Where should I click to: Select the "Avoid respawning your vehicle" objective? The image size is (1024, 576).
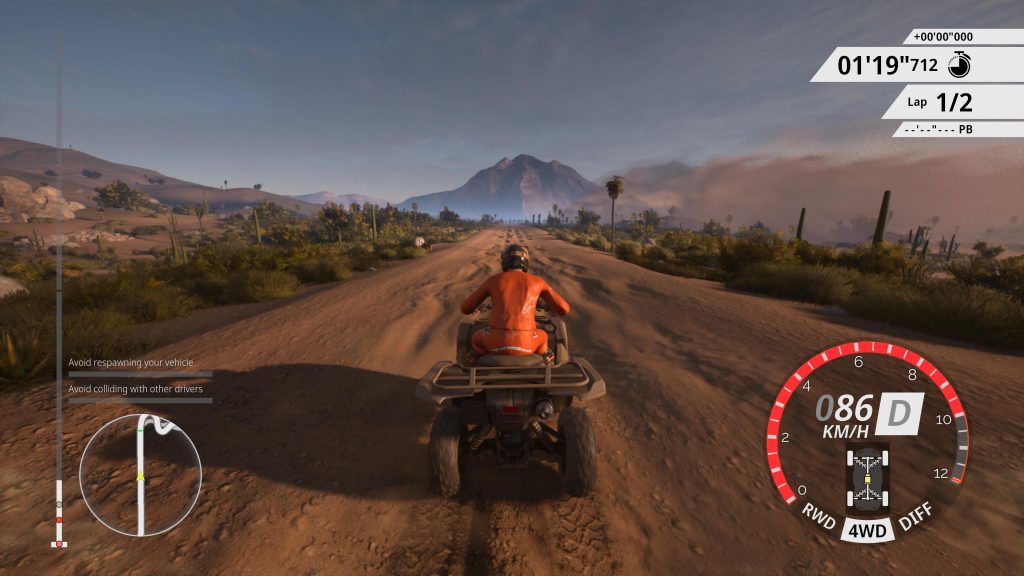point(131,363)
